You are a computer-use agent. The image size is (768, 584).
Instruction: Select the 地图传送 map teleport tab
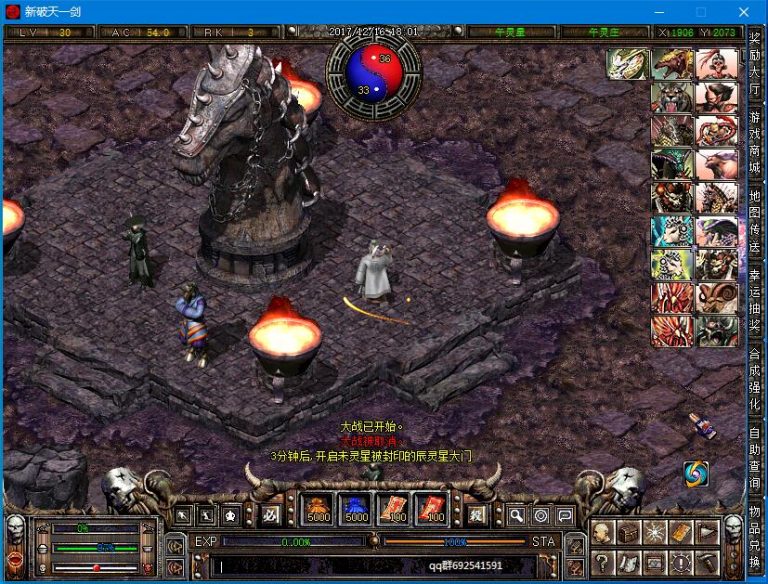(755, 215)
